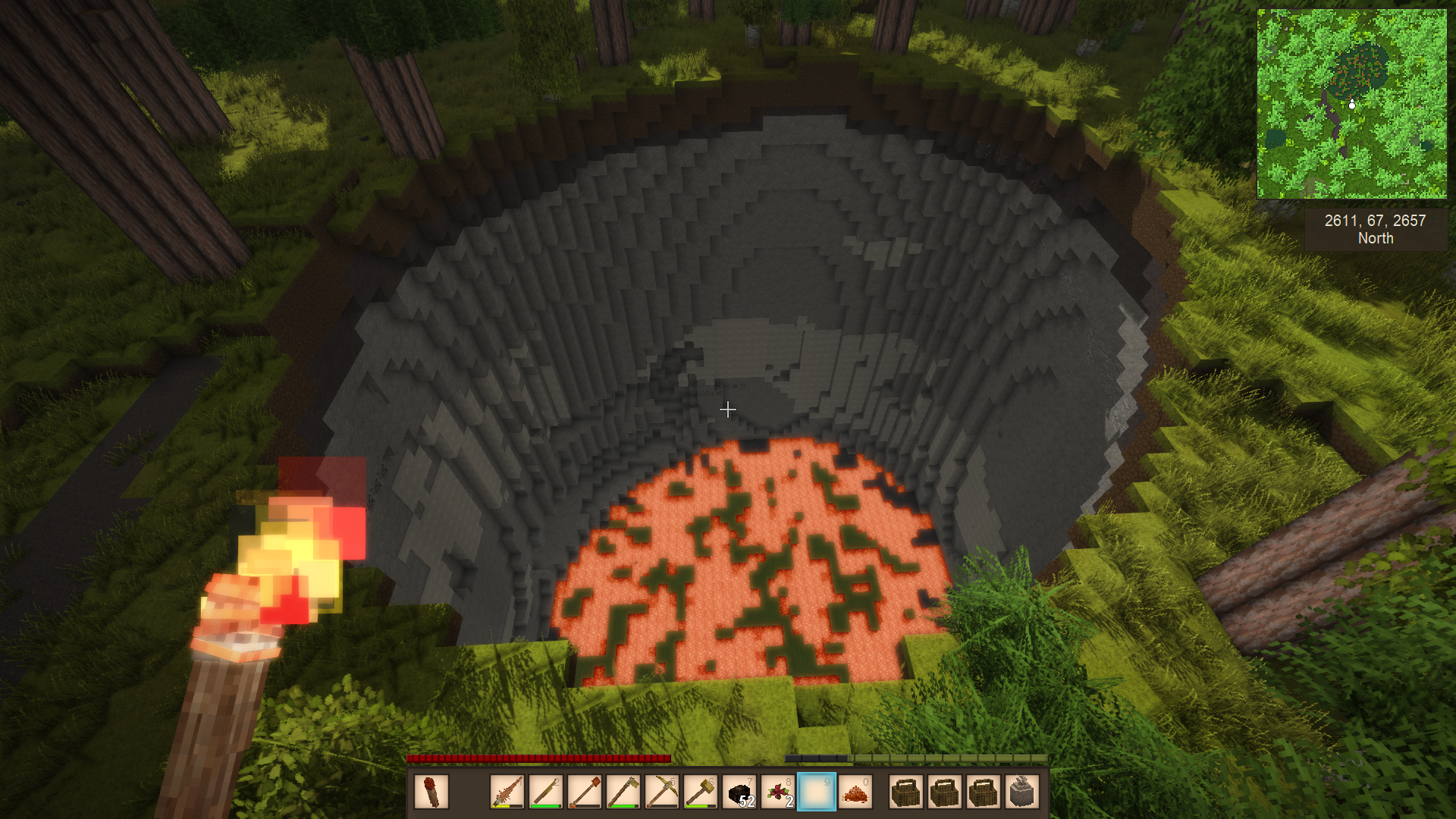Select the orange powder pile slot

tap(855, 792)
